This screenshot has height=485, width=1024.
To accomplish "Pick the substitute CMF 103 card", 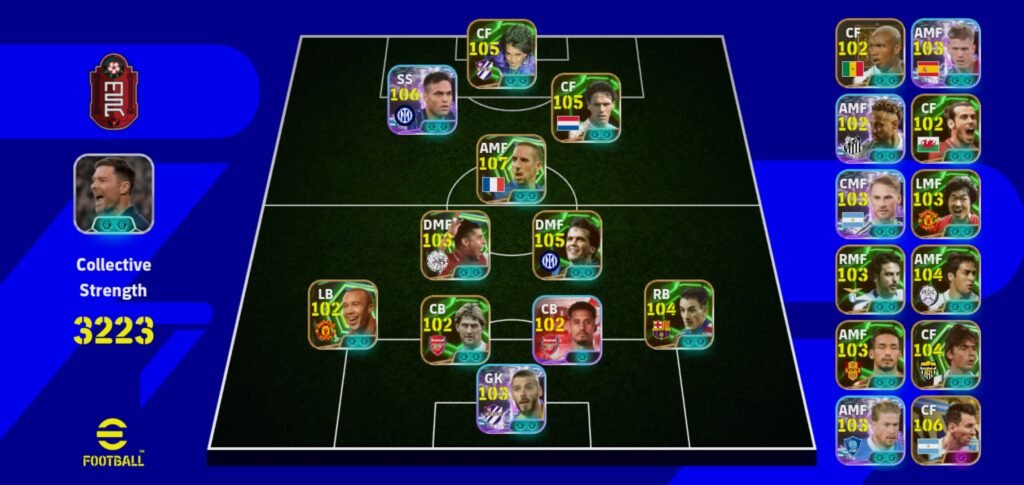I will tap(870, 204).
